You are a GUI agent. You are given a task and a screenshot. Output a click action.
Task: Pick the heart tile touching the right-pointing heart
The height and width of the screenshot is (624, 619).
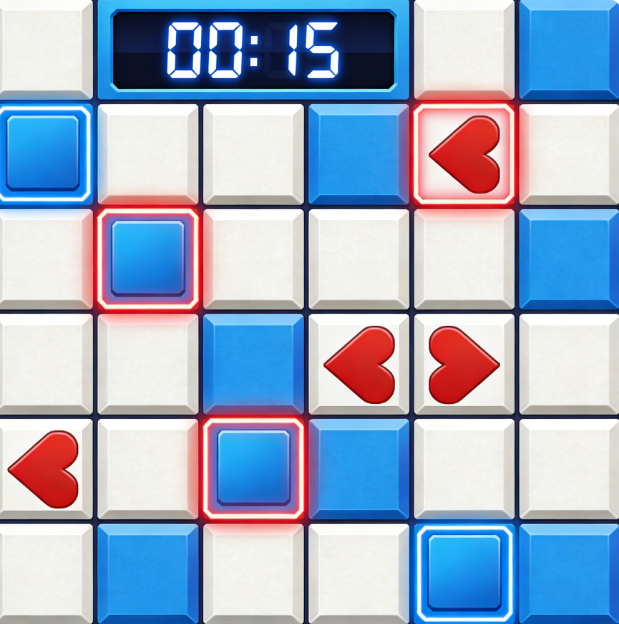(x=360, y=365)
